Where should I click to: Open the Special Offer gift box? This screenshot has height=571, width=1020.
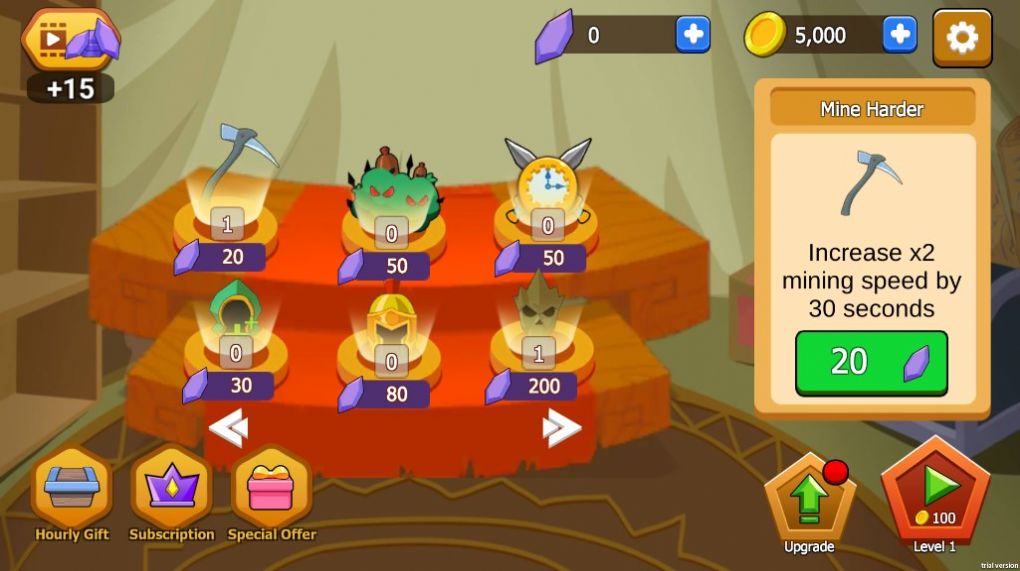(271, 490)
